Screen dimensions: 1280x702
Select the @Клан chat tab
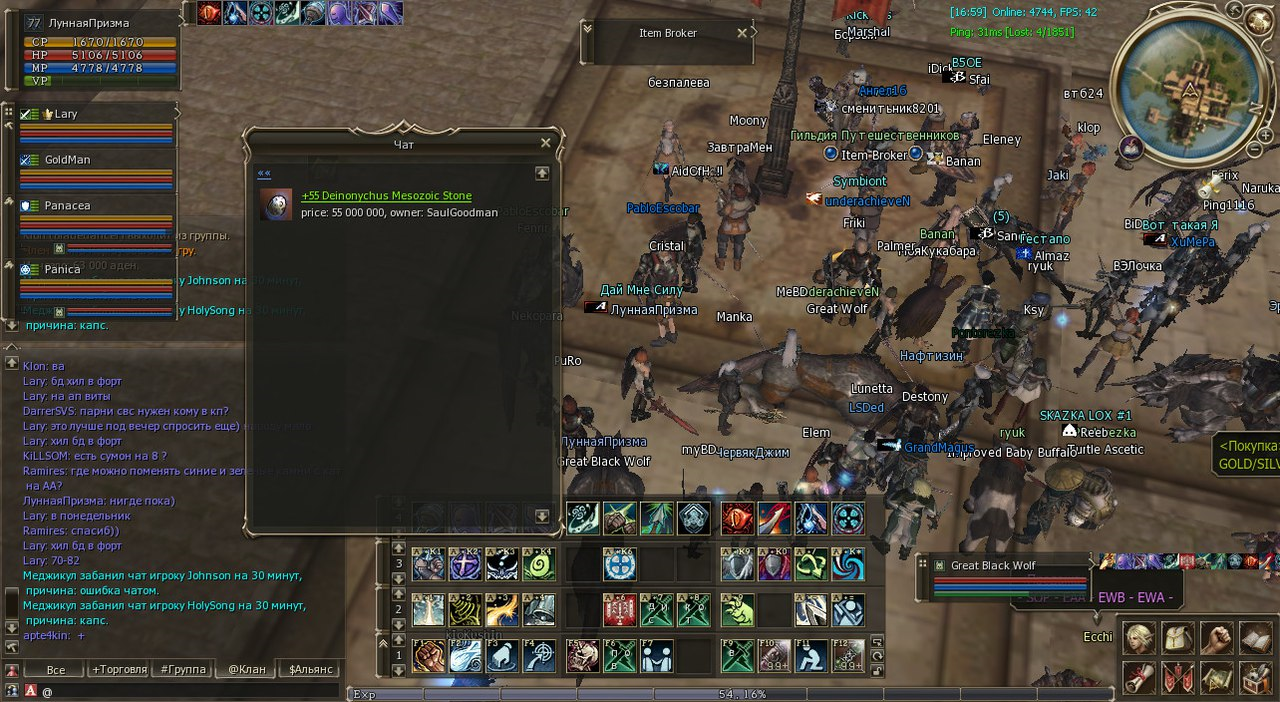tap(246, 669)
